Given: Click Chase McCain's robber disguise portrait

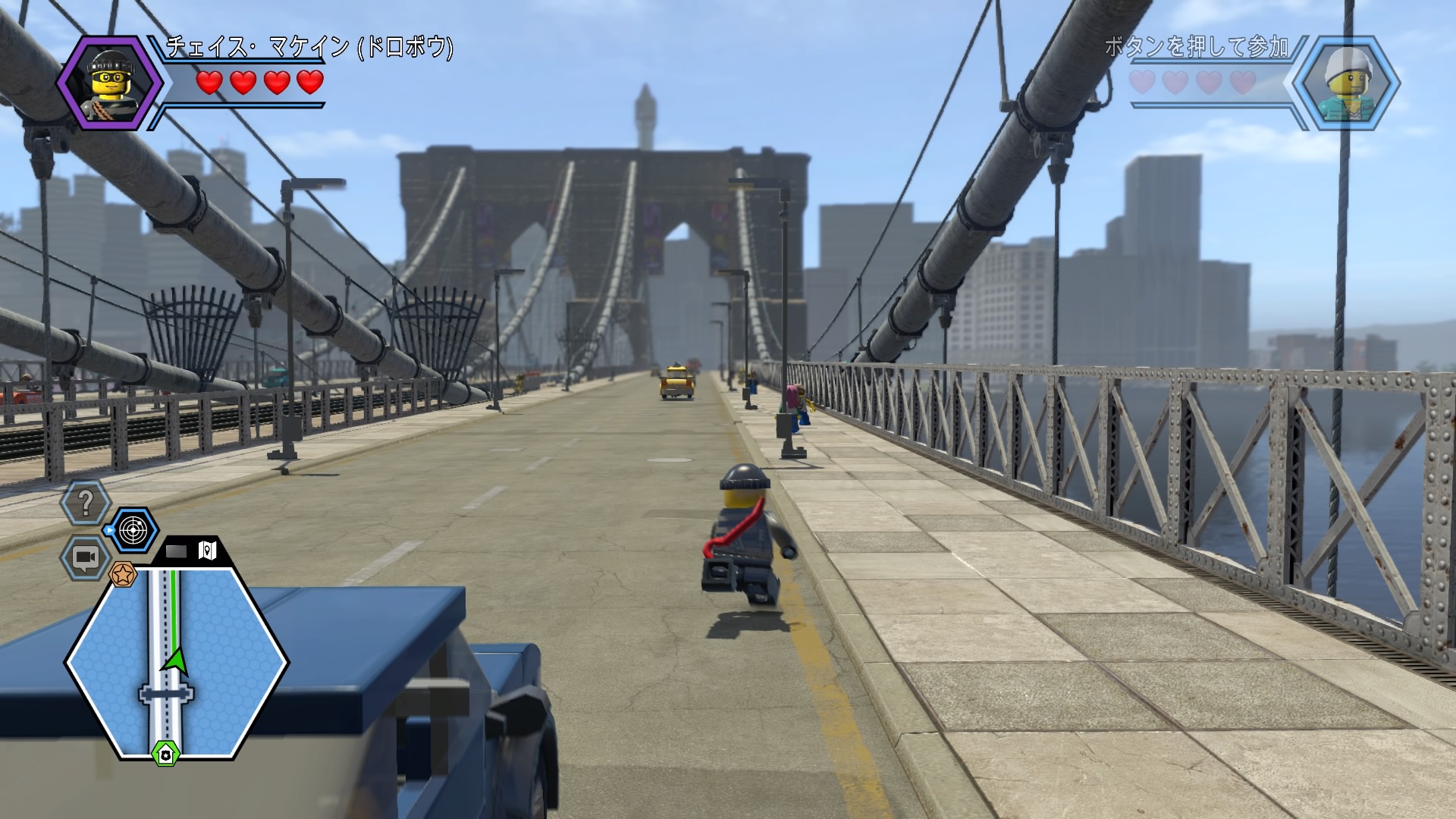Looking at the screenshot, I should (x=110, y=81).
